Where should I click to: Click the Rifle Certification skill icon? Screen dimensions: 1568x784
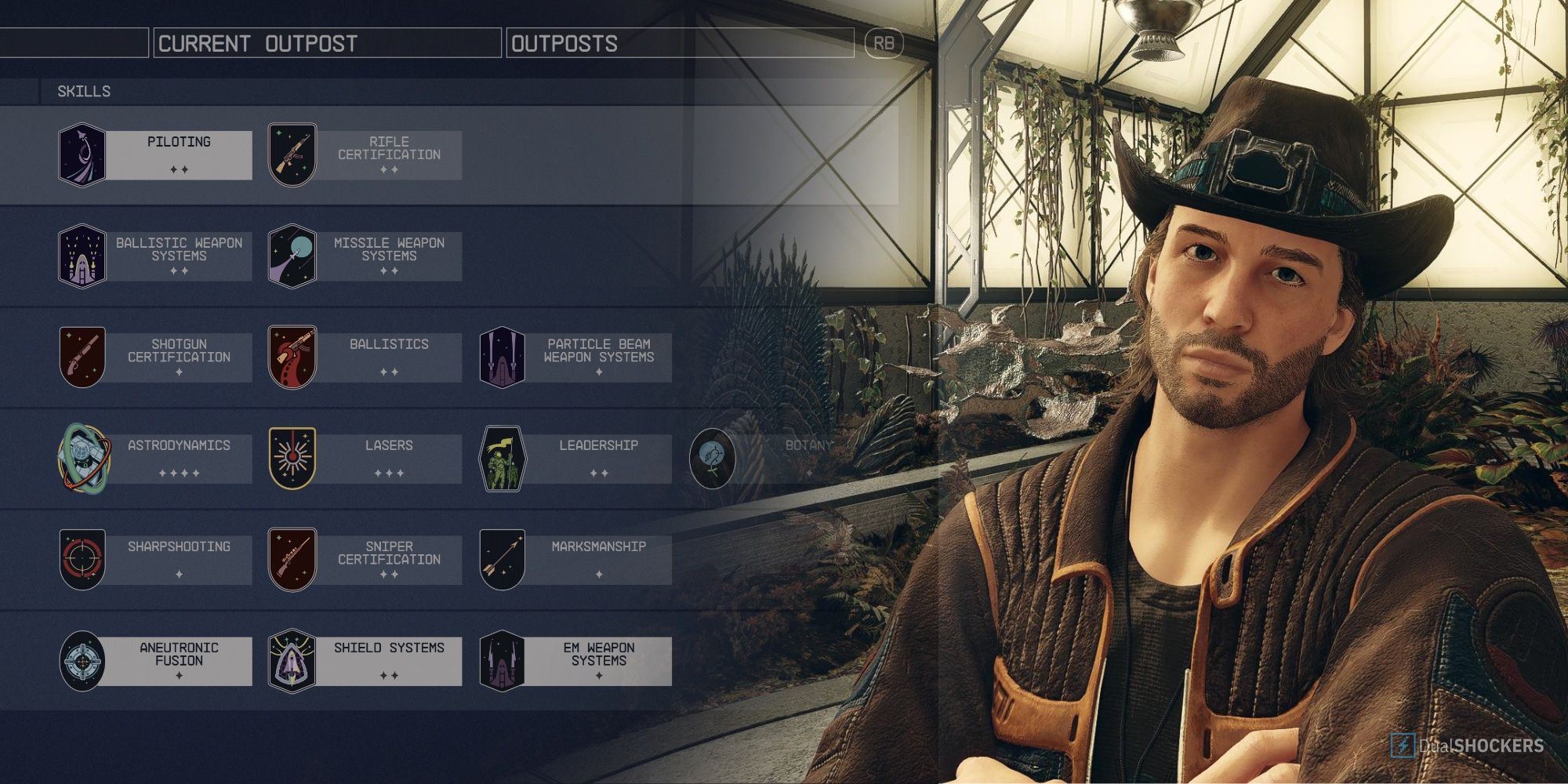(x=293, y=153)
